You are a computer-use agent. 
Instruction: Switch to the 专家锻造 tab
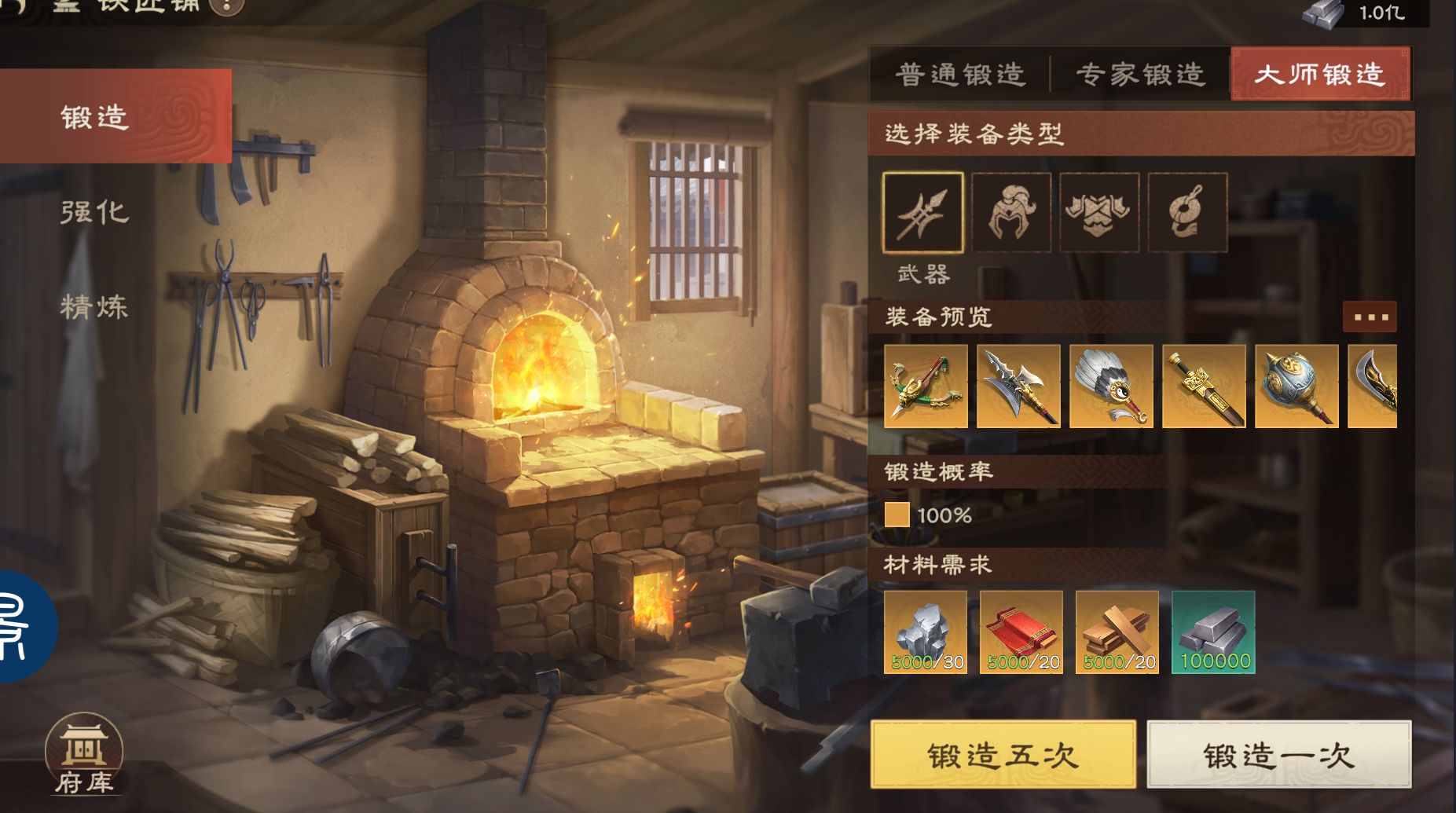point(1141,73)
